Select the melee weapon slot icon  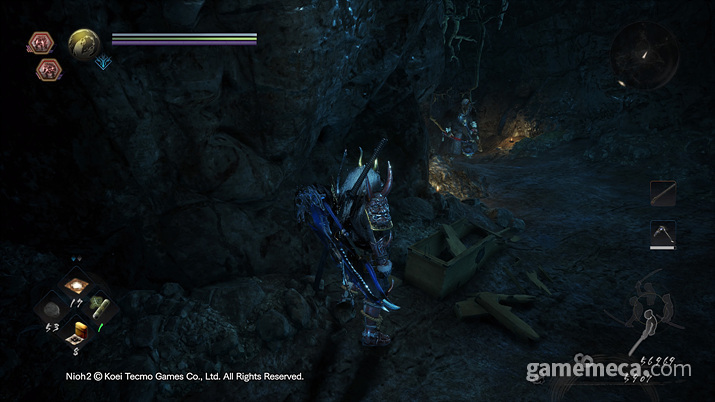tap(663, 192)
